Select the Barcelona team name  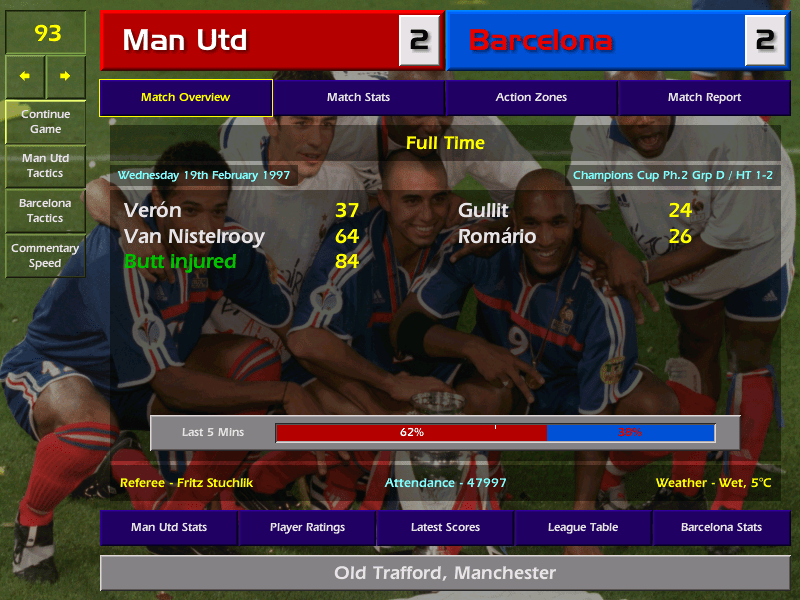[540, 40]
